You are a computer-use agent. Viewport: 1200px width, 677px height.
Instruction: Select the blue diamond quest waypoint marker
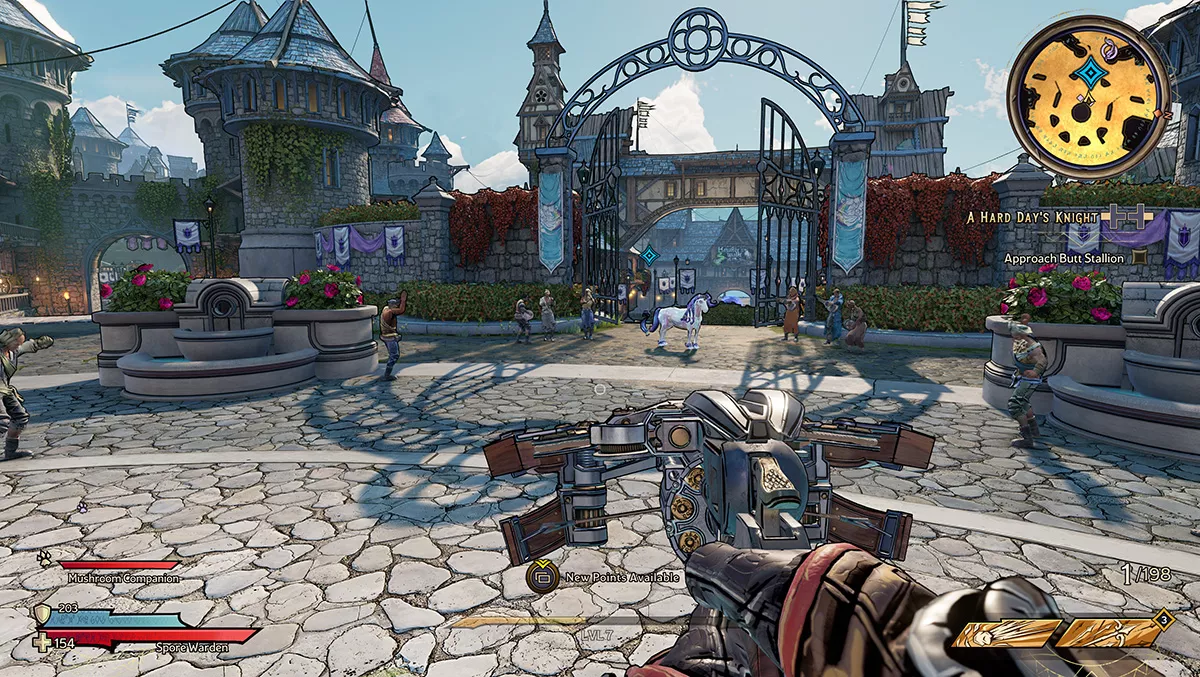click(x=649, y=255)
